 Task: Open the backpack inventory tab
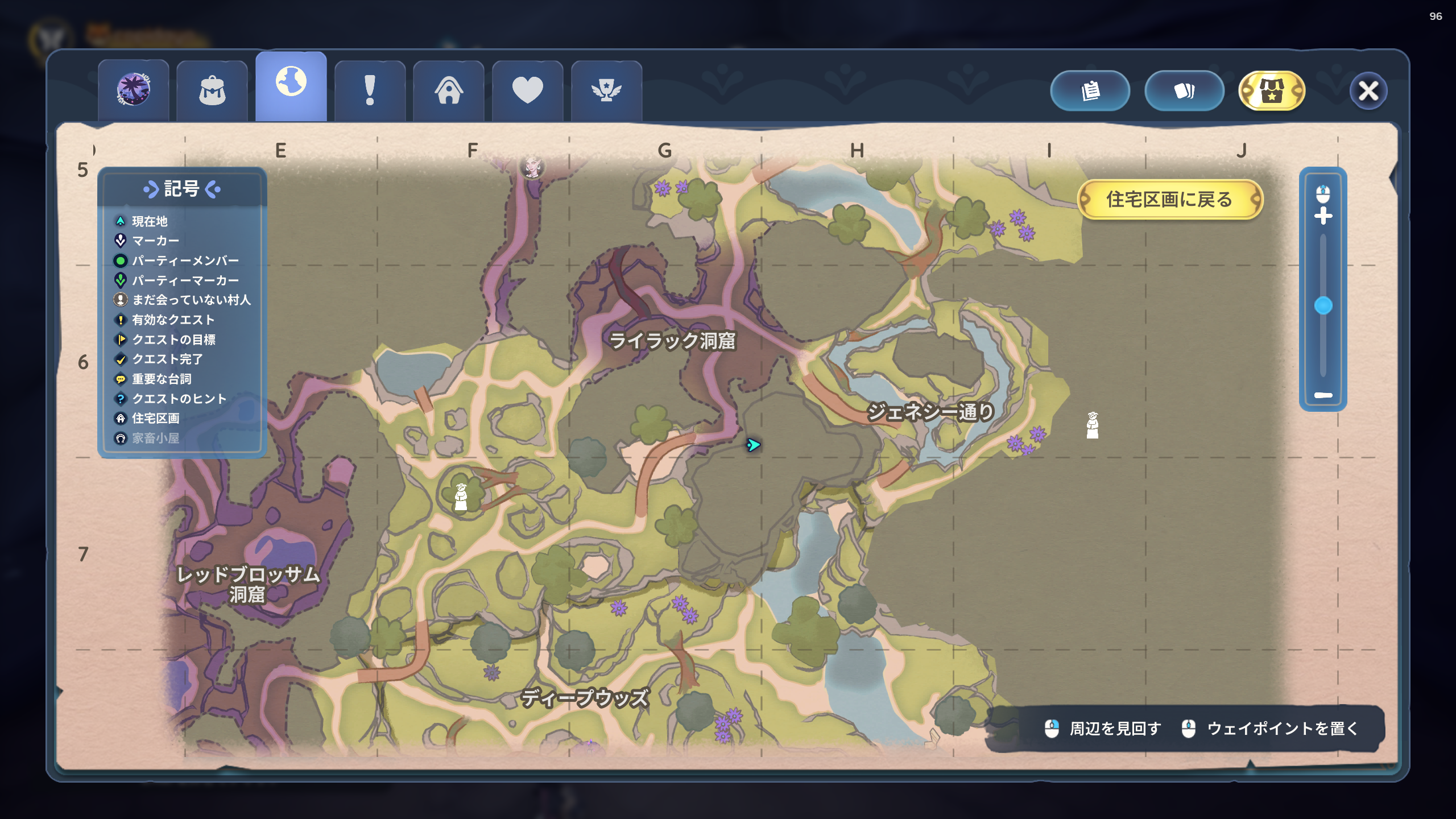coord(212,91)
